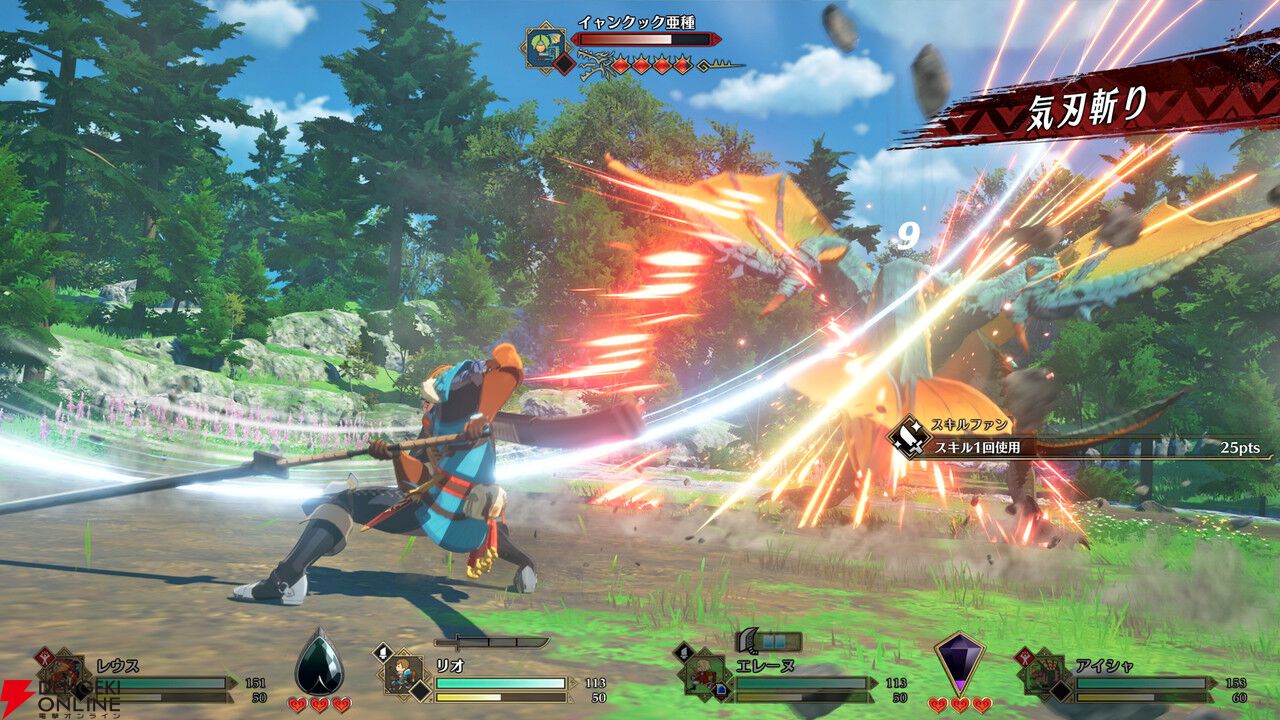Image resolution: width=1280 pixels, height=720 pixels.
Task: Activate the dark teardrop kinship gem
Action: (319, 660)
